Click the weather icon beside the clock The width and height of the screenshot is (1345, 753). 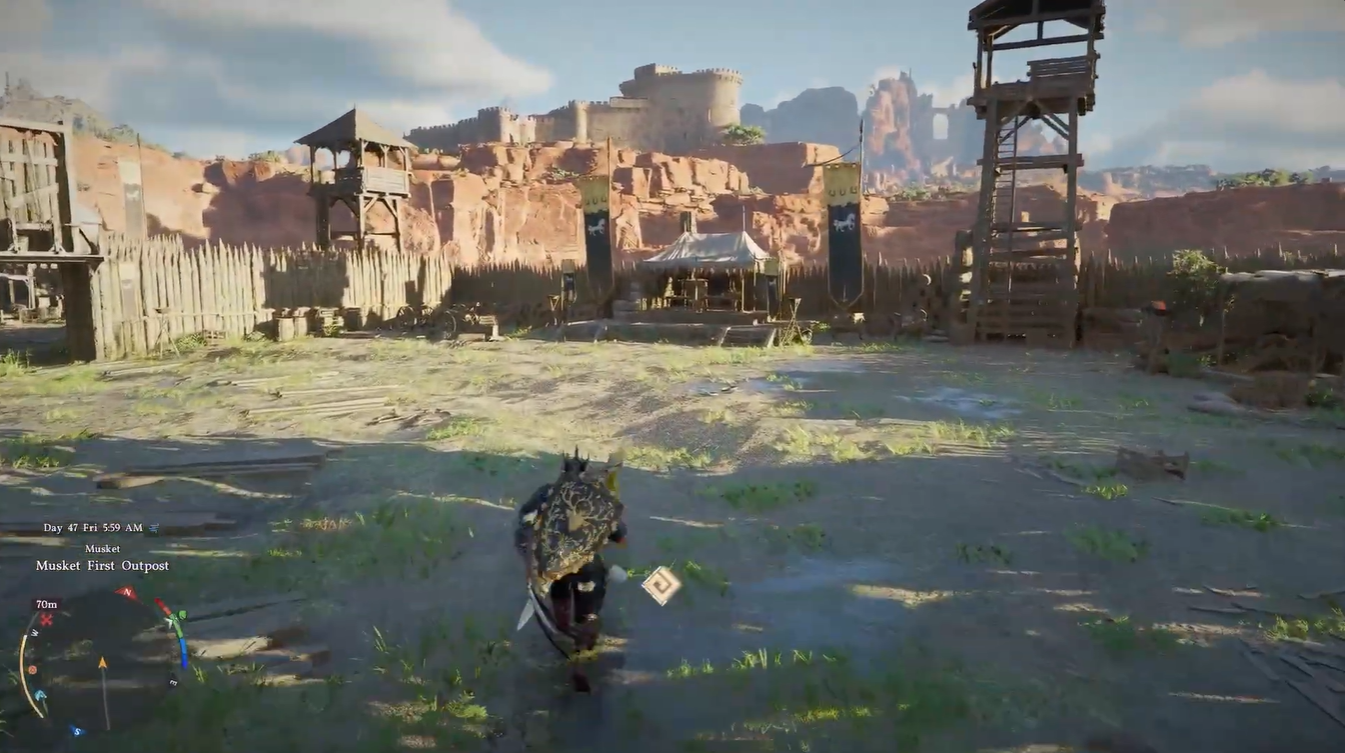click(153, 526)
